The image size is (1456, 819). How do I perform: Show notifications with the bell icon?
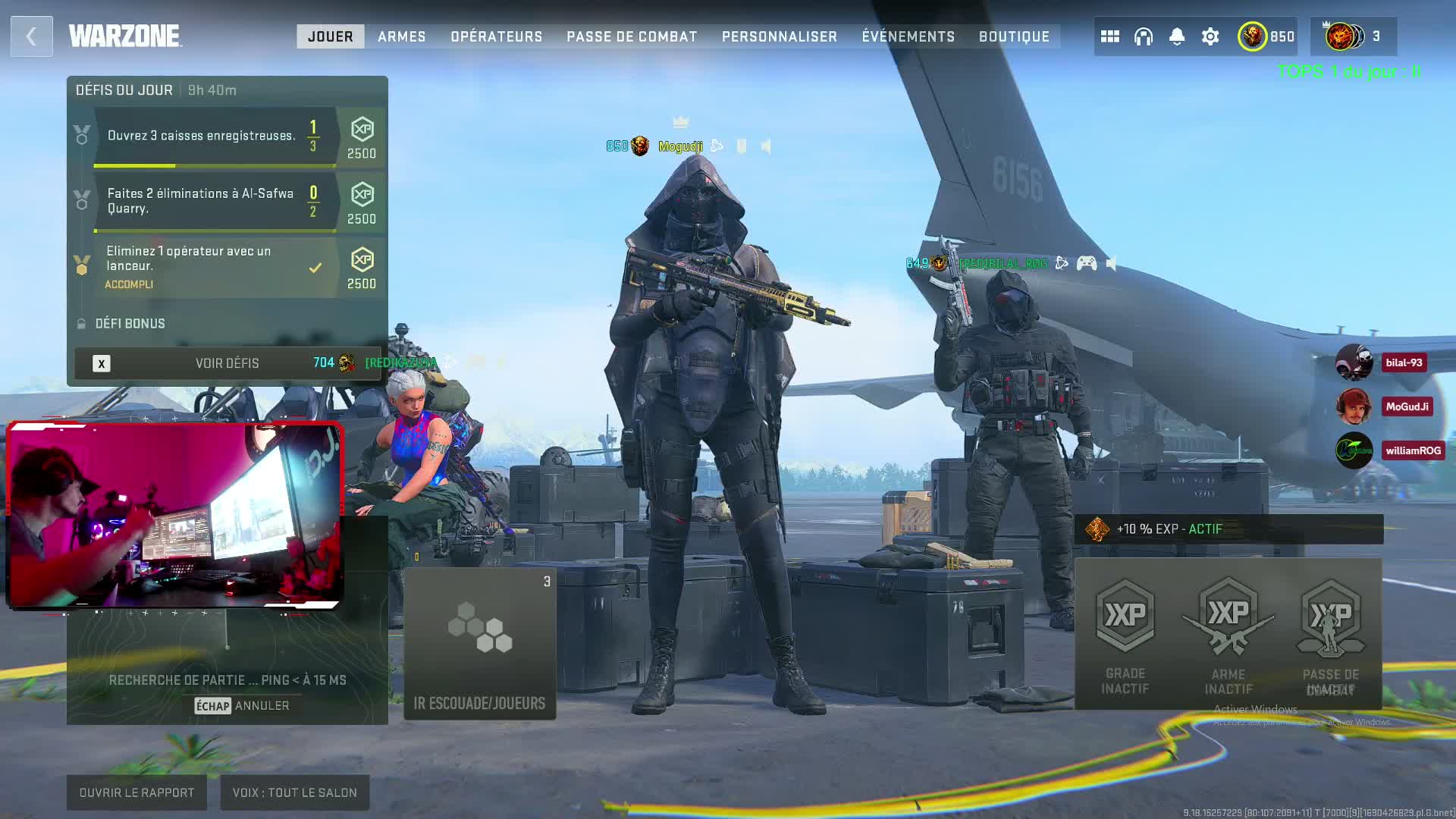(1176, 36)
